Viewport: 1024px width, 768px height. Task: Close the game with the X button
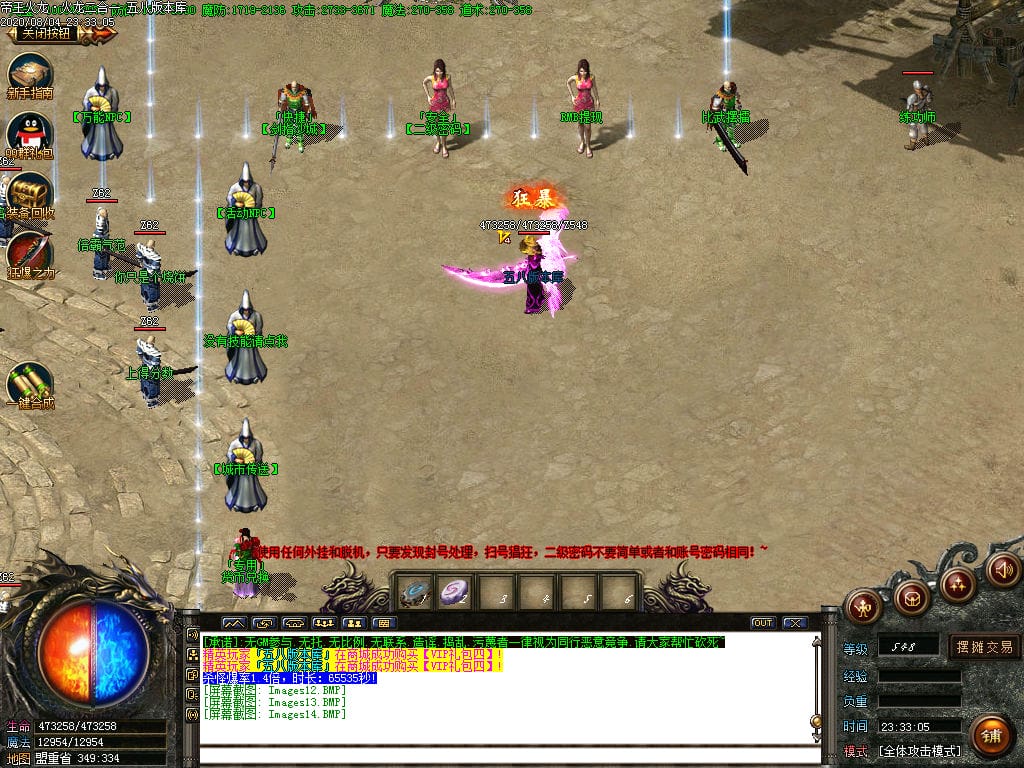coord(795,623)
